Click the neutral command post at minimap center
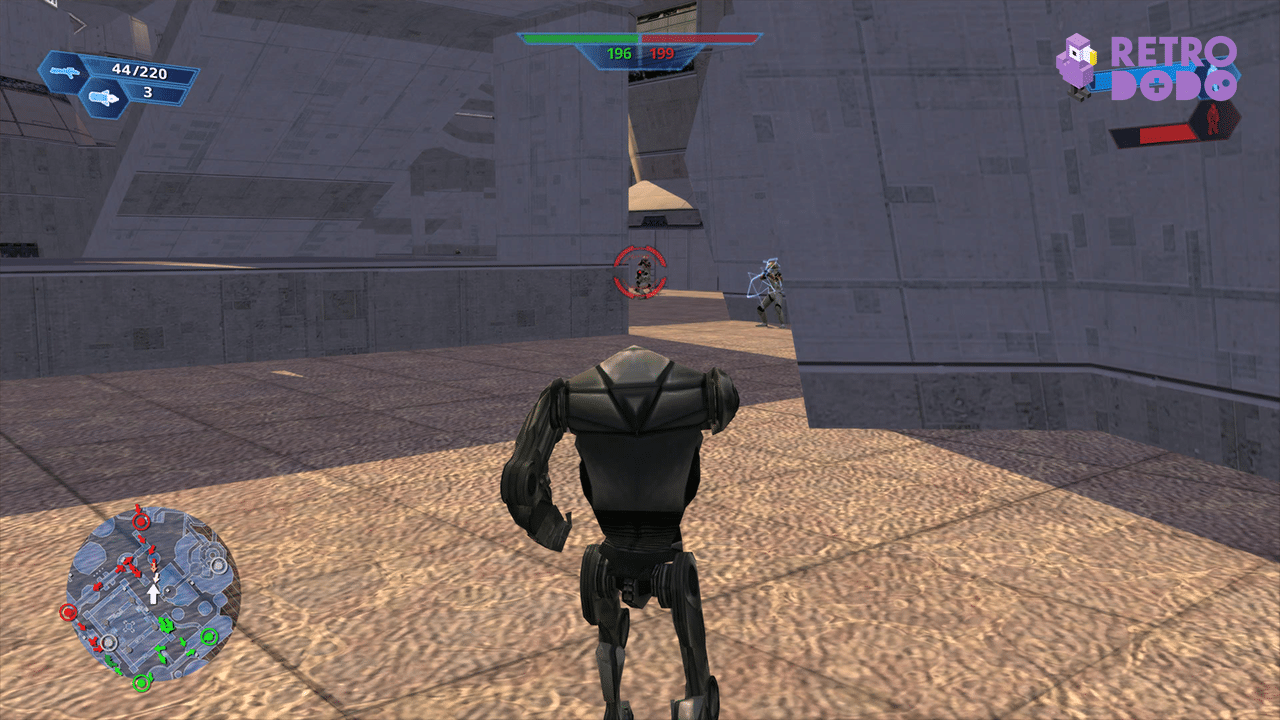Screen dimensions: 1280x720 109,641
